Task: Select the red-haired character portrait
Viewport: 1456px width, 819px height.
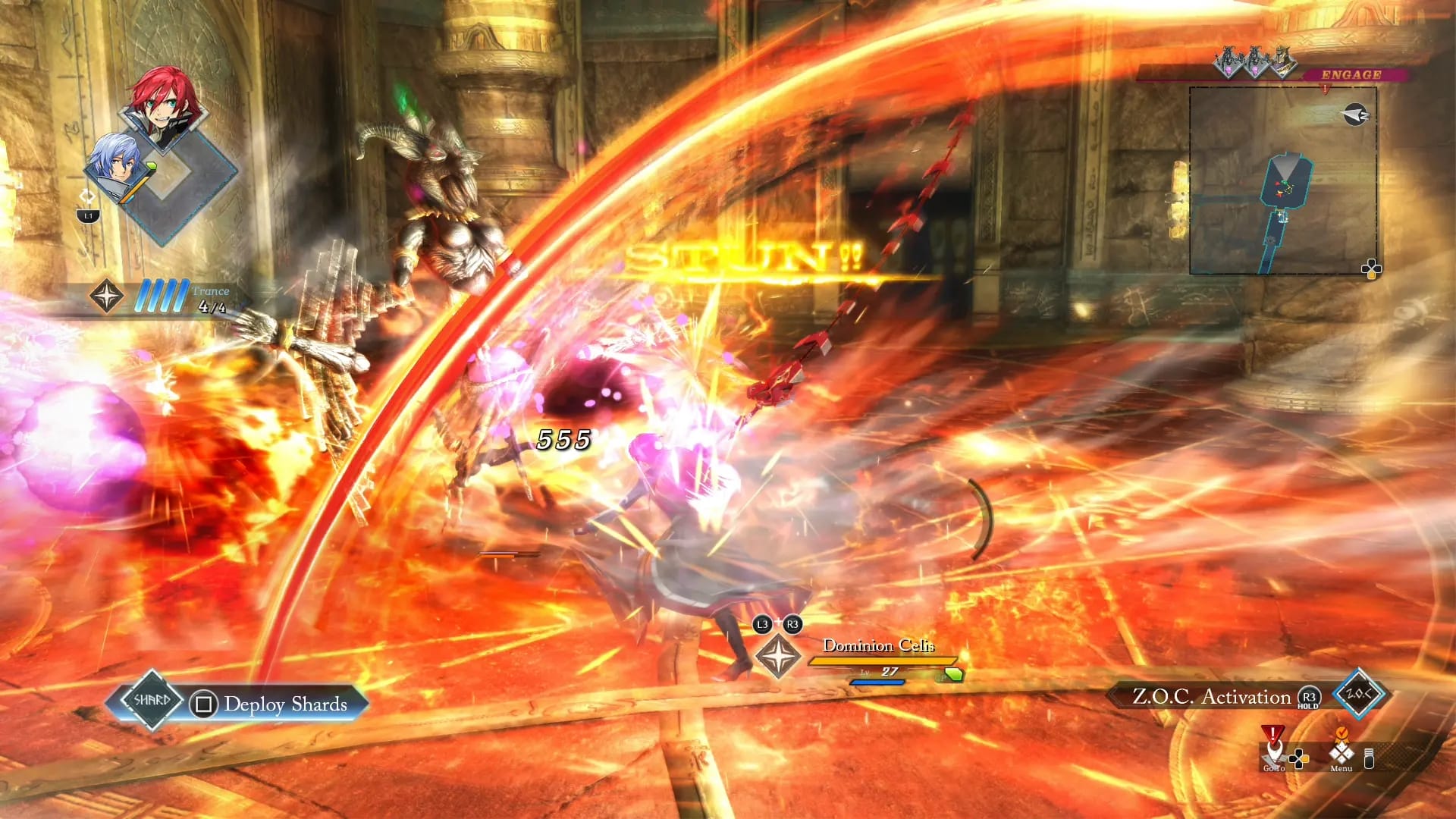Action: (x=164, y=105)
